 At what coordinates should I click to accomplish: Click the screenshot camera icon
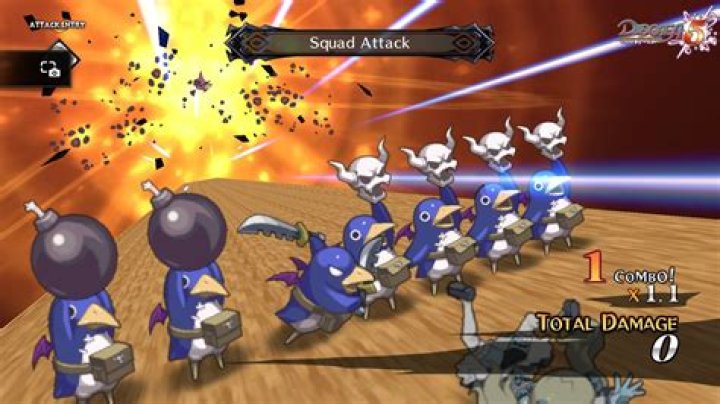[x=49, y=68]
